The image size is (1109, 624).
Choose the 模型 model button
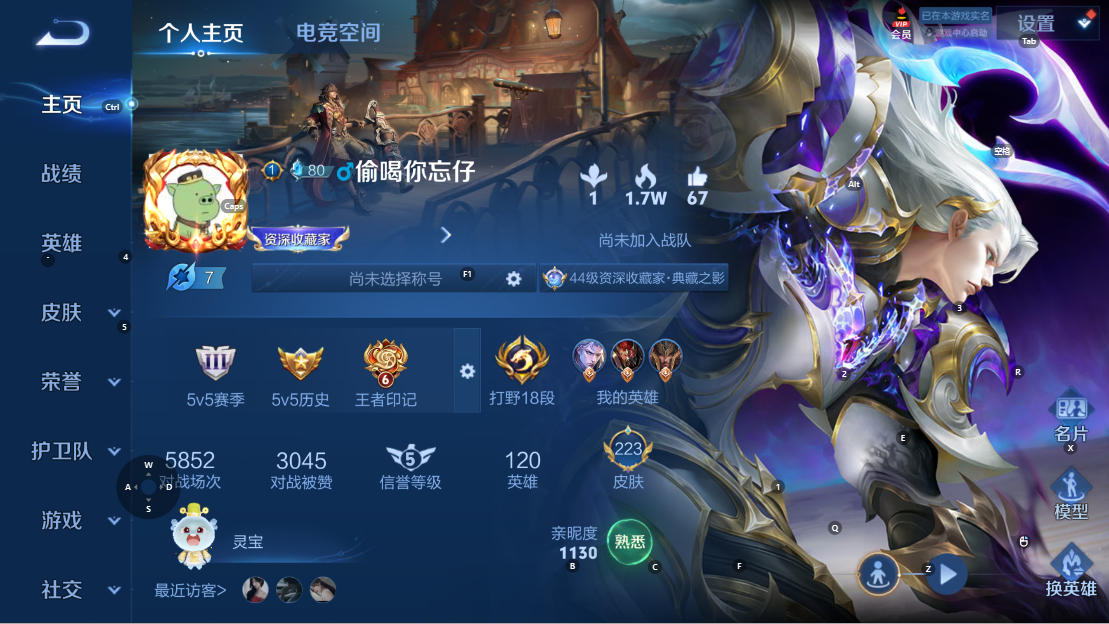point(1071,494)
